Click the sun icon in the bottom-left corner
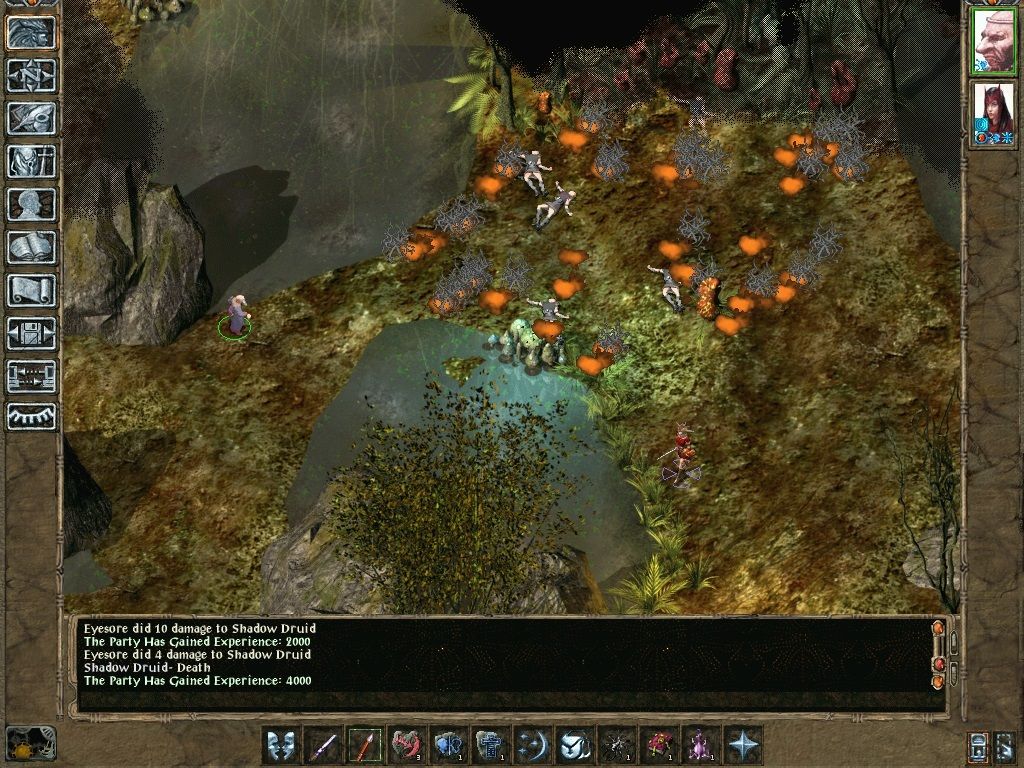This screenshot has height=768, width=1024. tap(29, 743)
